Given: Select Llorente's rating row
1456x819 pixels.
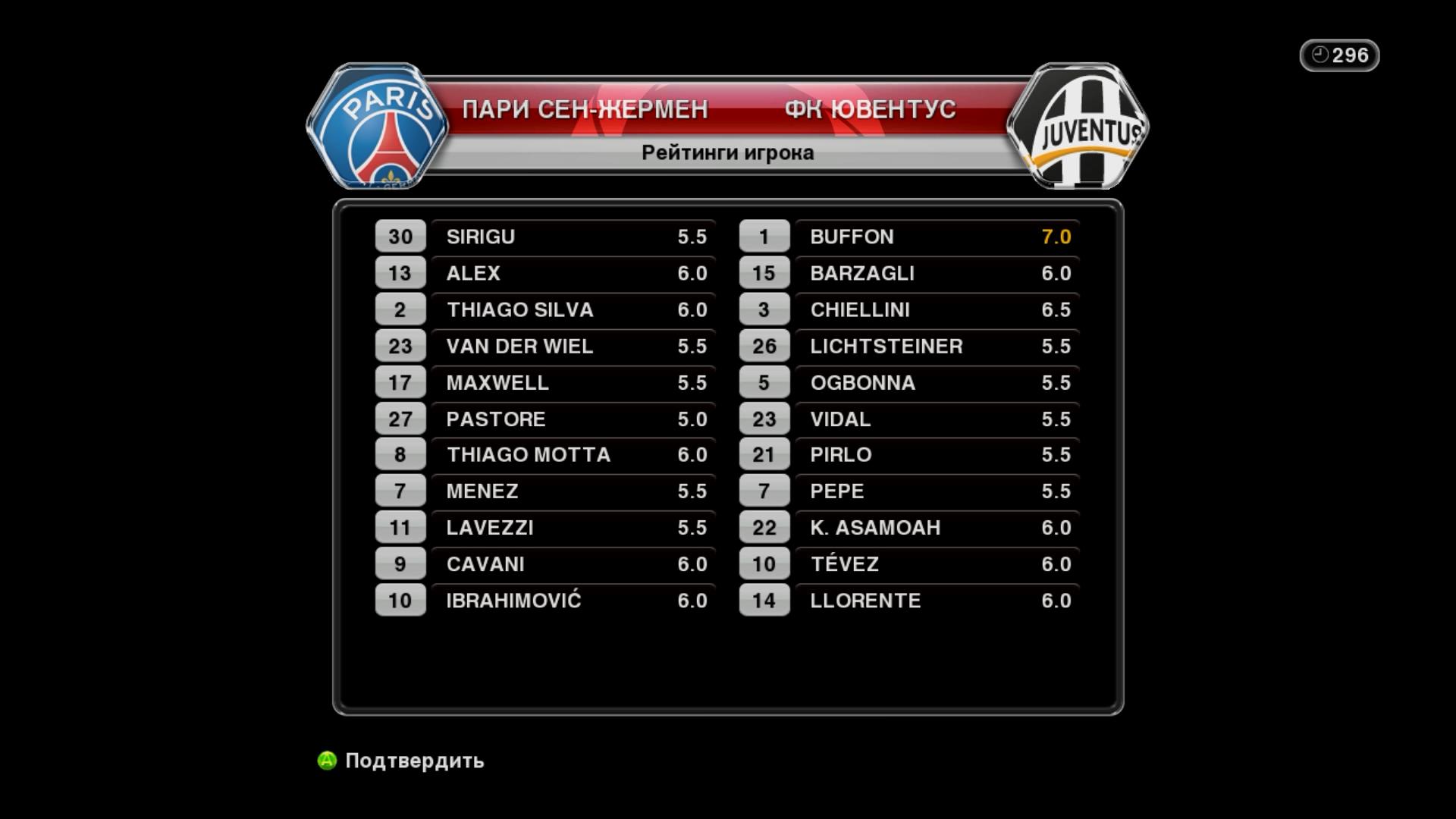Looking at the screenshot, I should coord(937,601).
